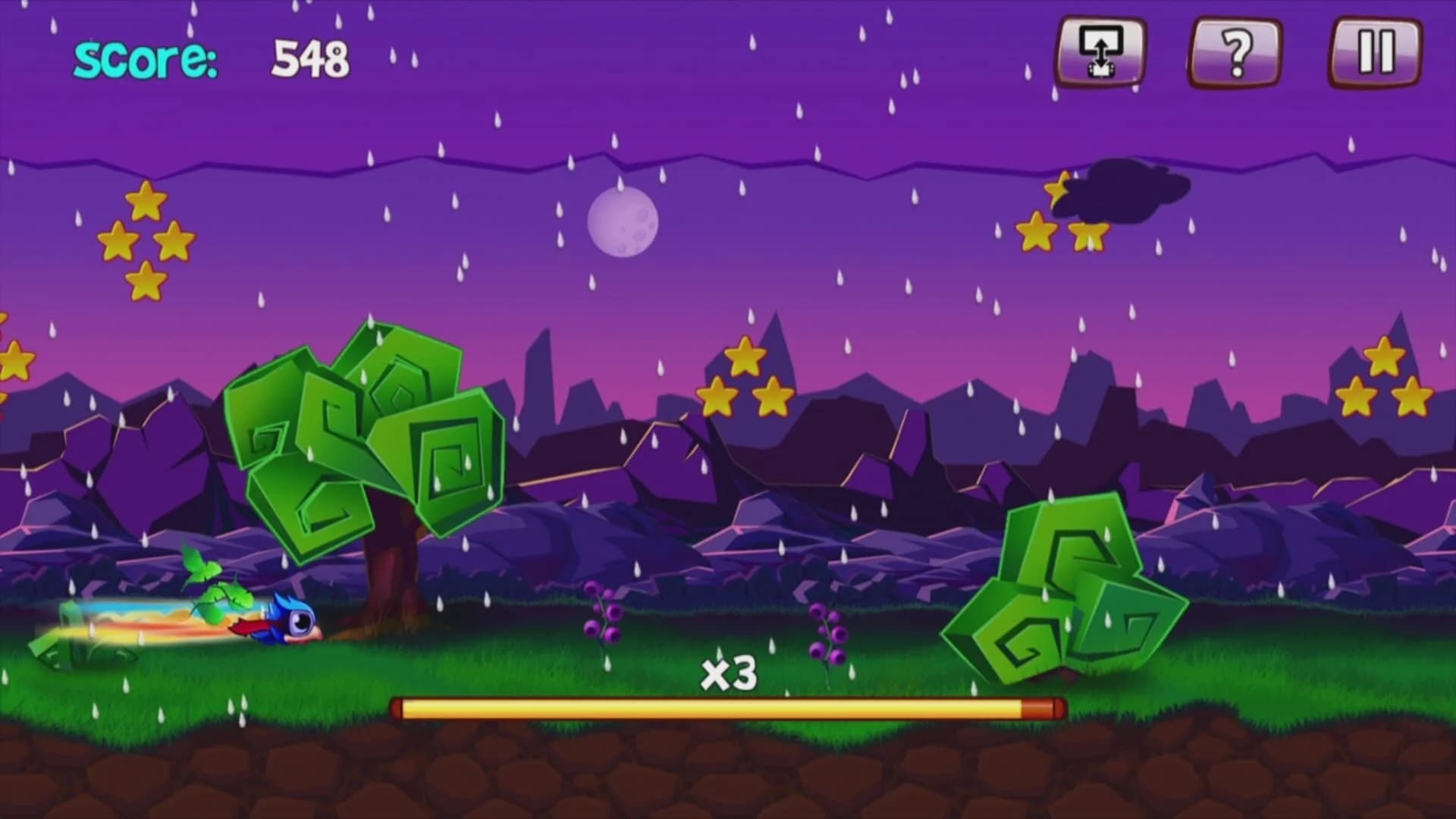Click the moon in the sky

coord(622,224)
